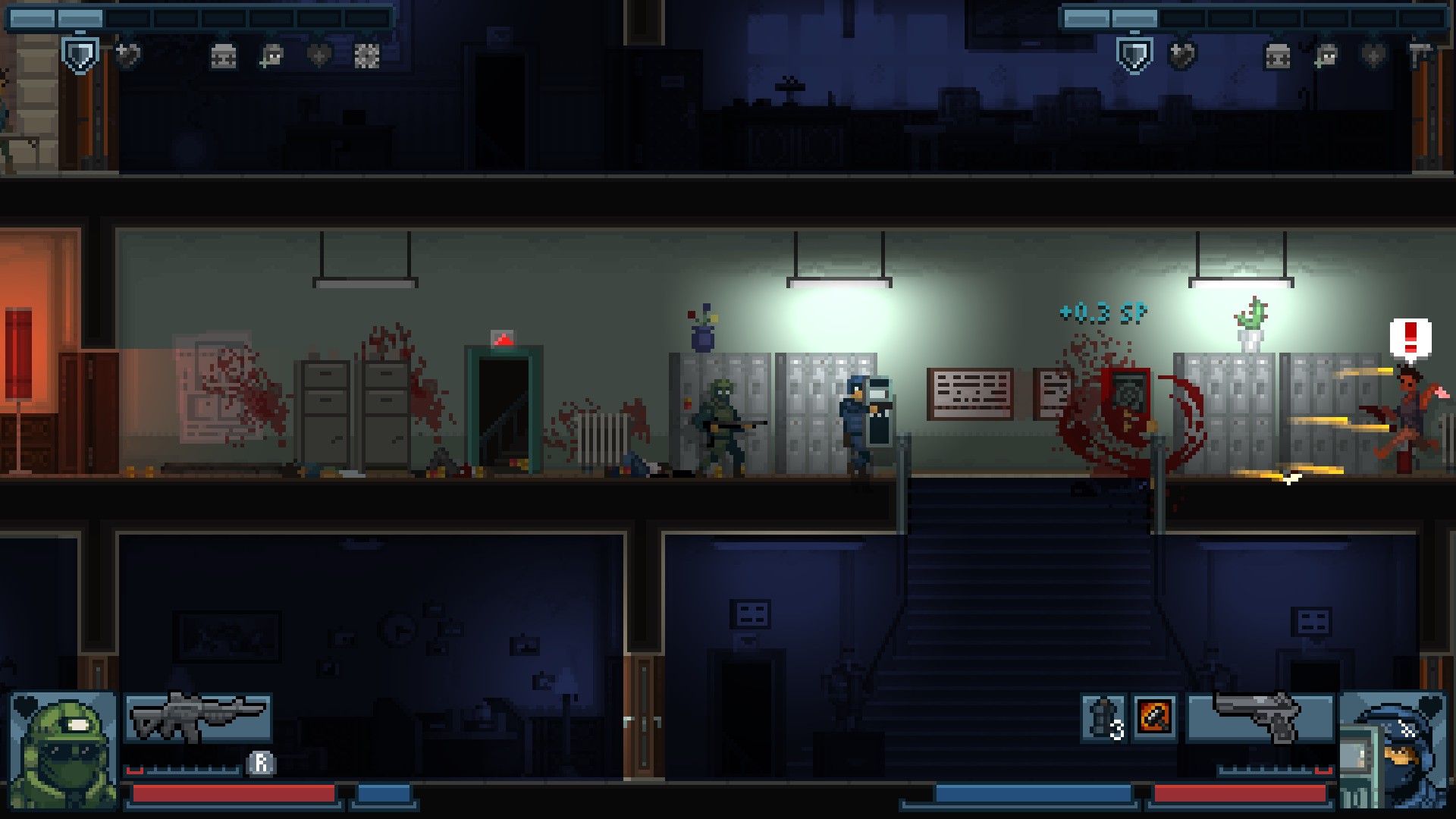The height and width of the screenshot is (819, 1456).
Task: Choose player one's ammo crate reward icon
Action: click(223, 55)
